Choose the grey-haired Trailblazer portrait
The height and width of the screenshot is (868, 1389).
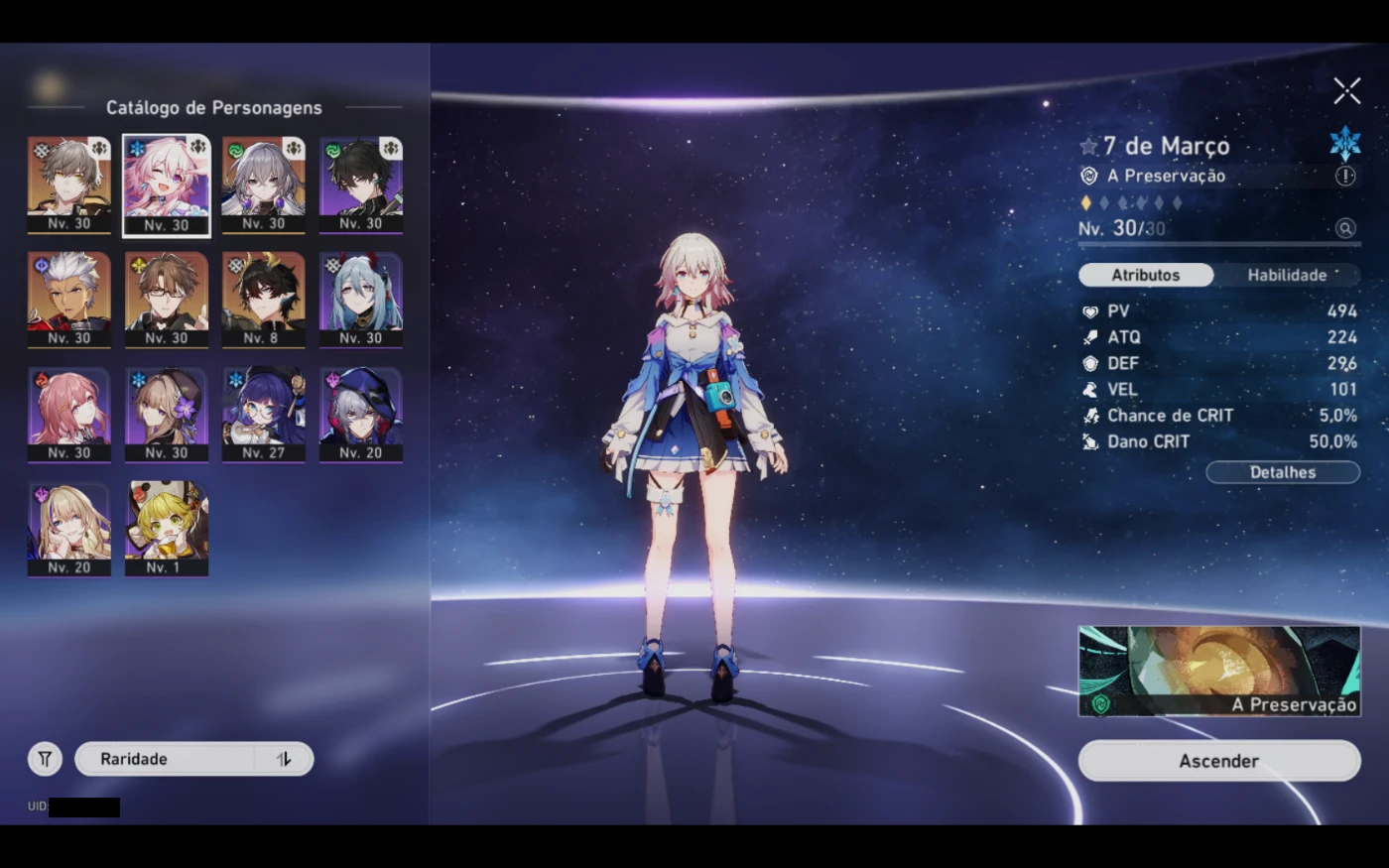click(69, 185)
